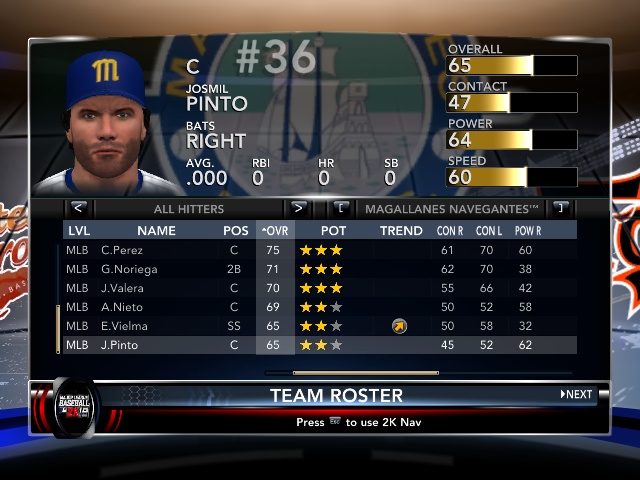This screenshot has height=480, width=640.
Task: Sort the roster by TREND column
Action: (401, 231)
